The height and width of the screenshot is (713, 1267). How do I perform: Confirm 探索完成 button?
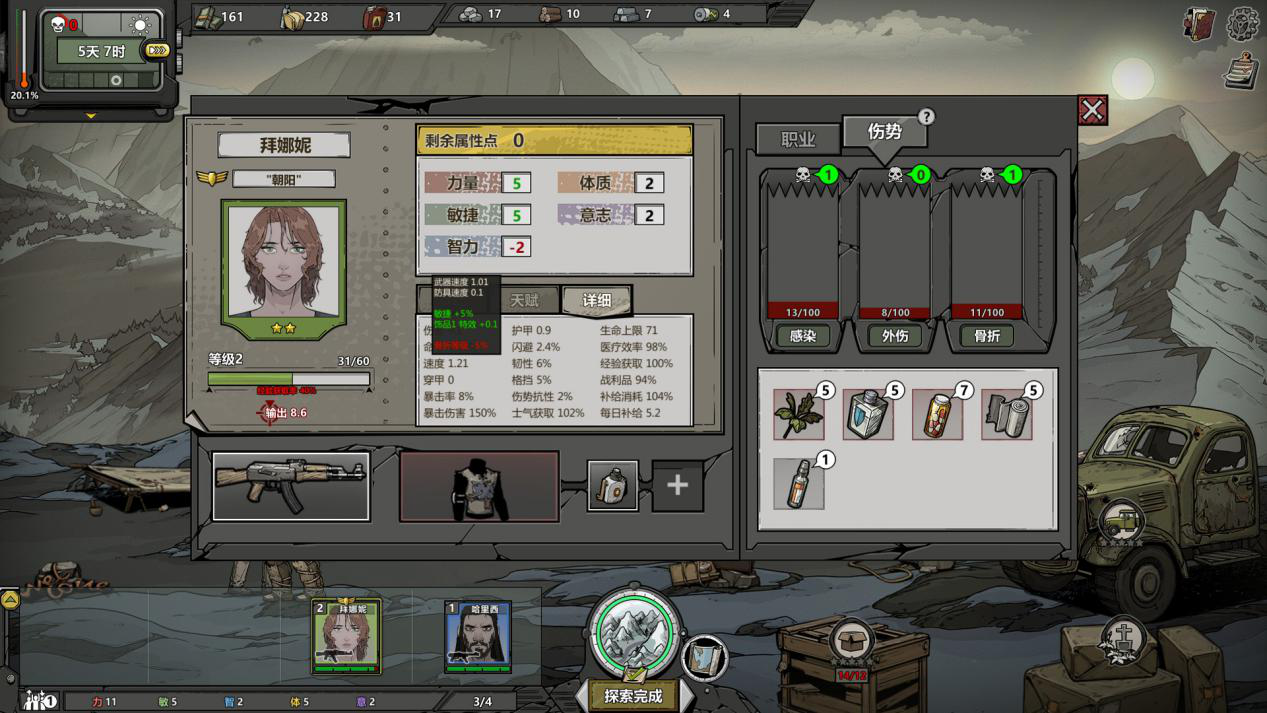(x=633, y=696)
